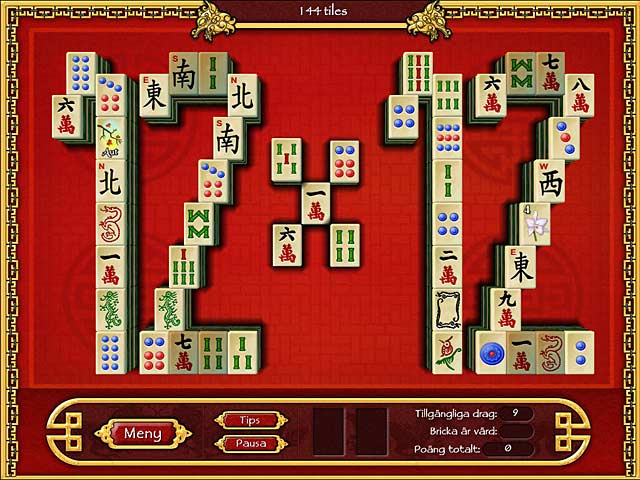Select the 八萬 character tile

click(579, 95)
